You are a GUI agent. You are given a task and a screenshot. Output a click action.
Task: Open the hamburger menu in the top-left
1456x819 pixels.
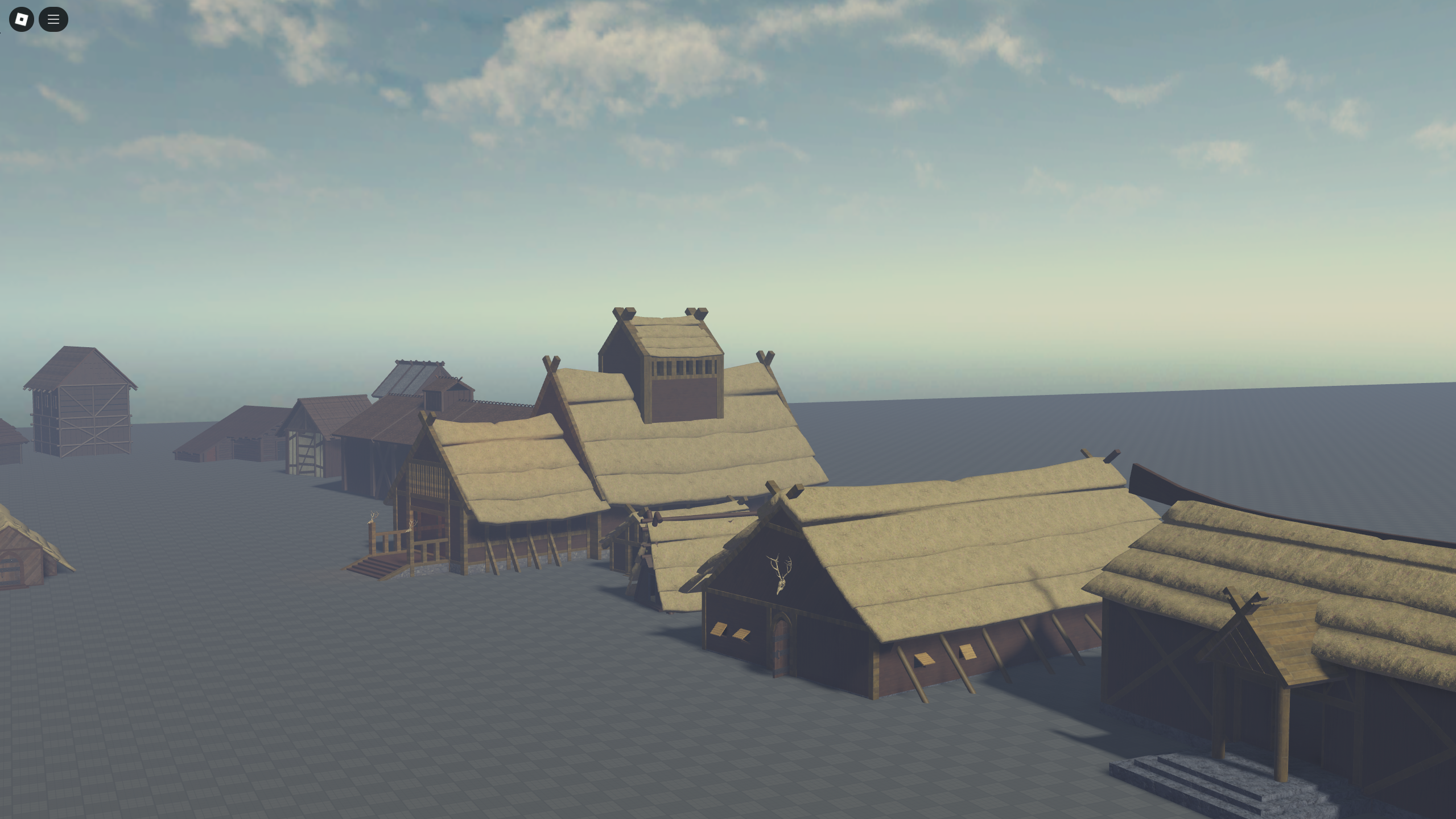[53, 19]
